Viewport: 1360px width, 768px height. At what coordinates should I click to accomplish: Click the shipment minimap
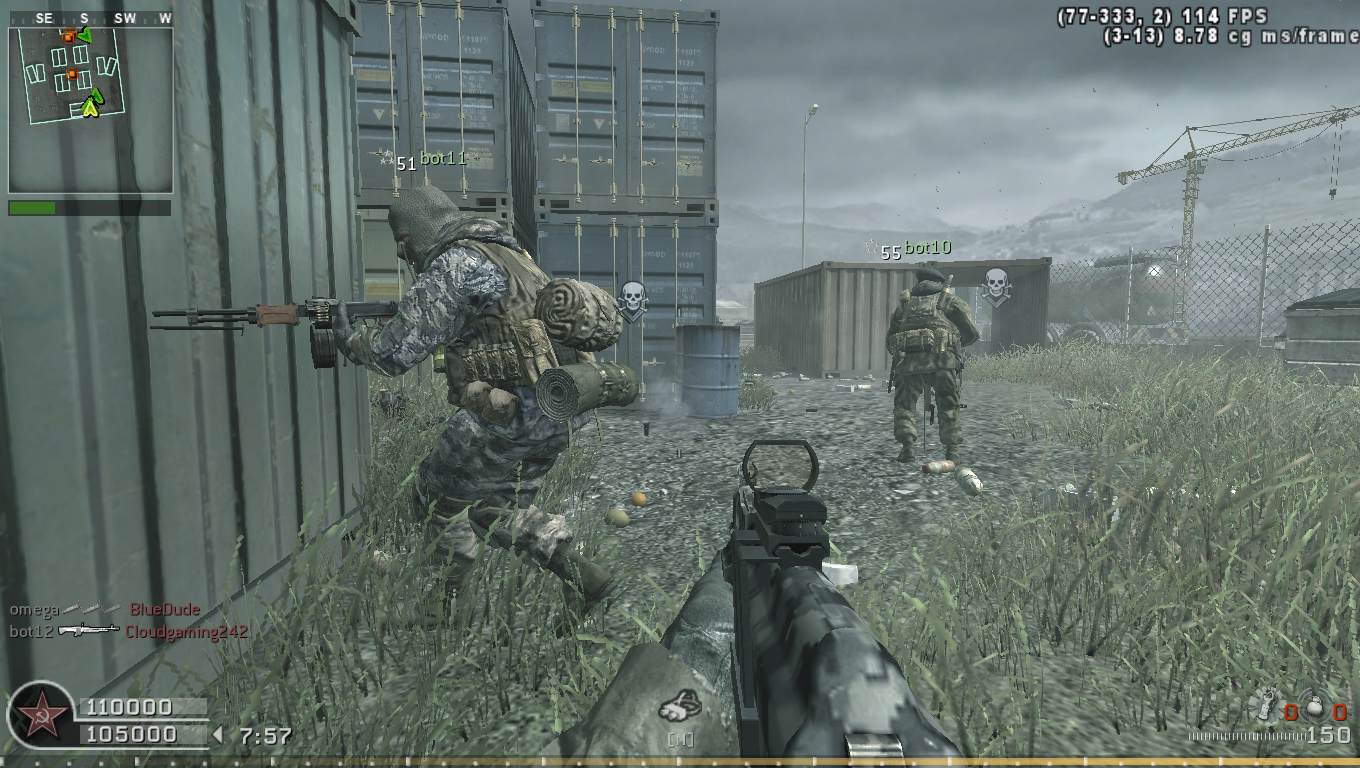90,109
